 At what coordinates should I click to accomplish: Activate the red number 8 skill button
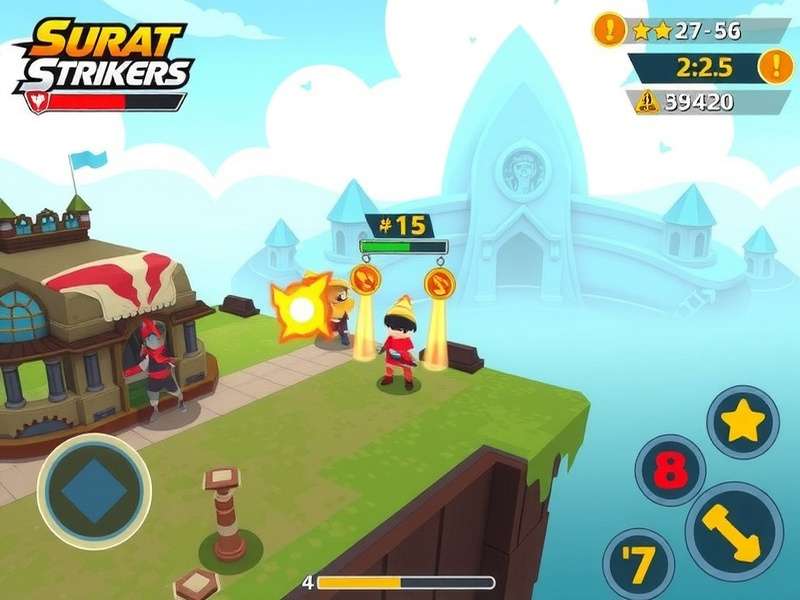click(x=670, y=470)
